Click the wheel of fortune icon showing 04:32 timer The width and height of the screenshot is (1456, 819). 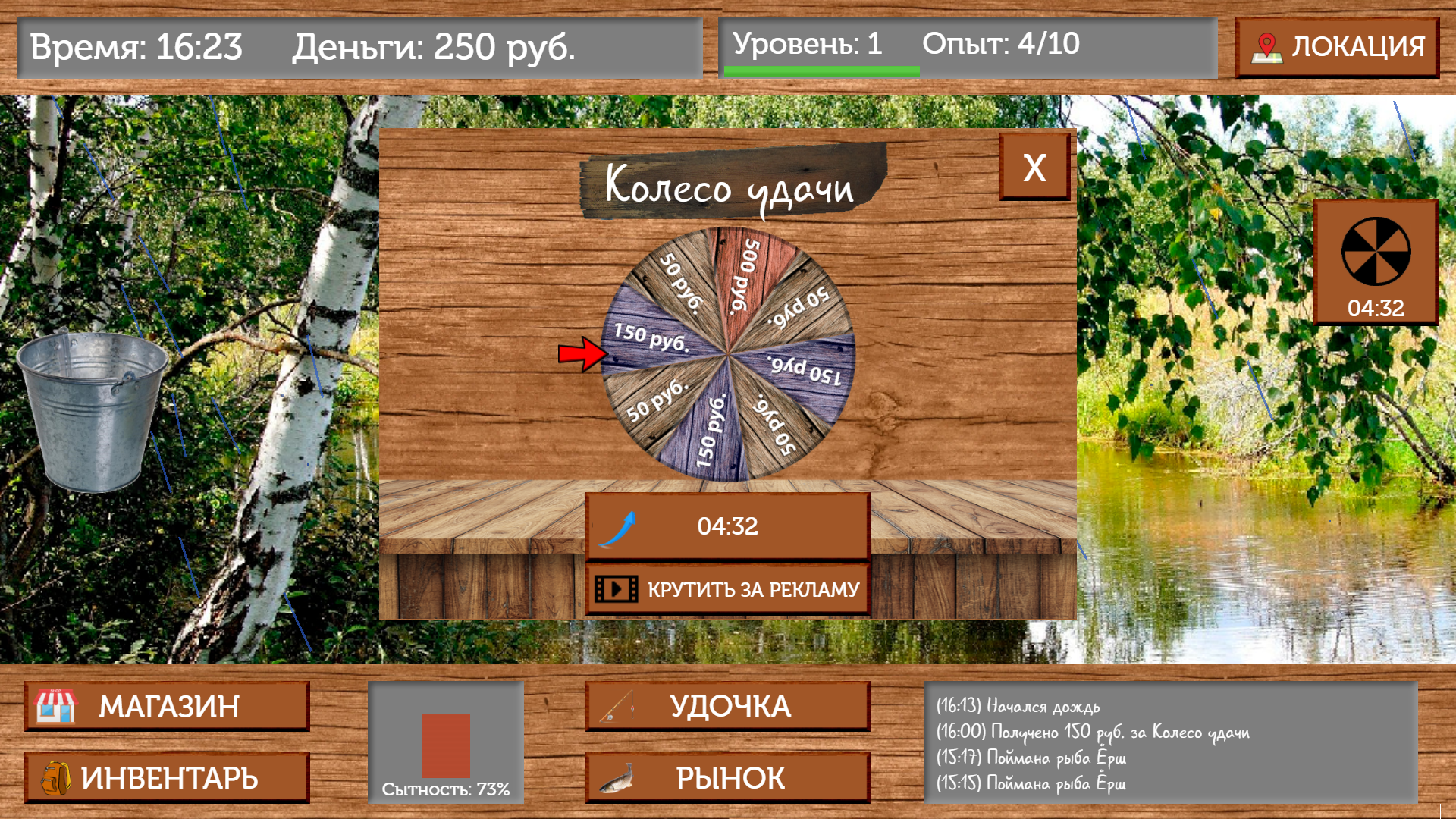click(x=1375, y=261)
